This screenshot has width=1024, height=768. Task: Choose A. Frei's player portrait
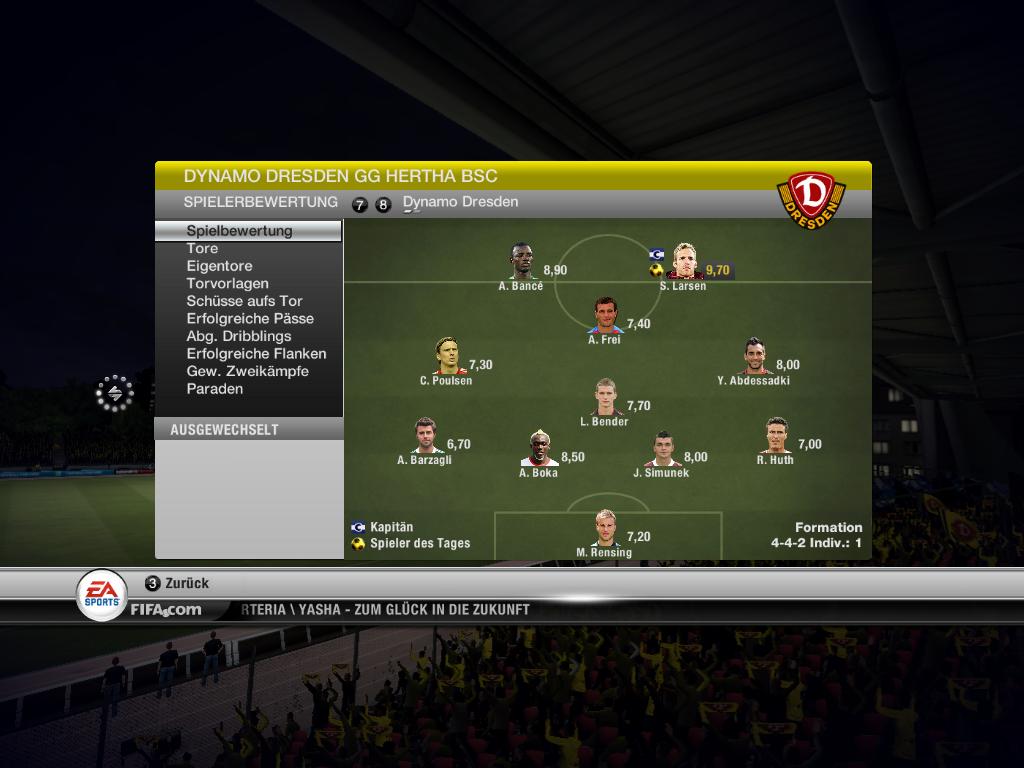point(606,315)
